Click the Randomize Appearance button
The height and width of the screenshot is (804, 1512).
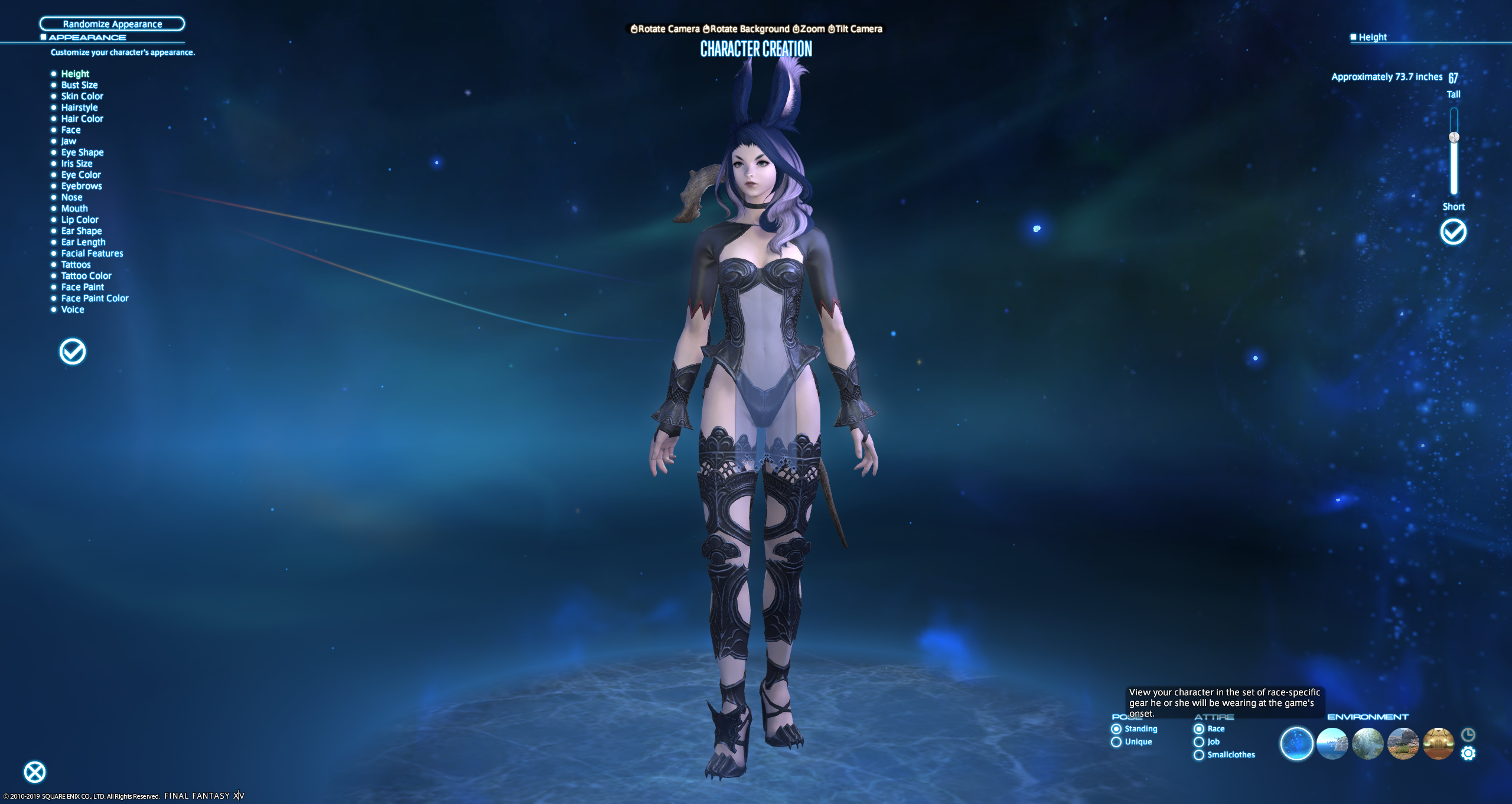pos(112,24)
